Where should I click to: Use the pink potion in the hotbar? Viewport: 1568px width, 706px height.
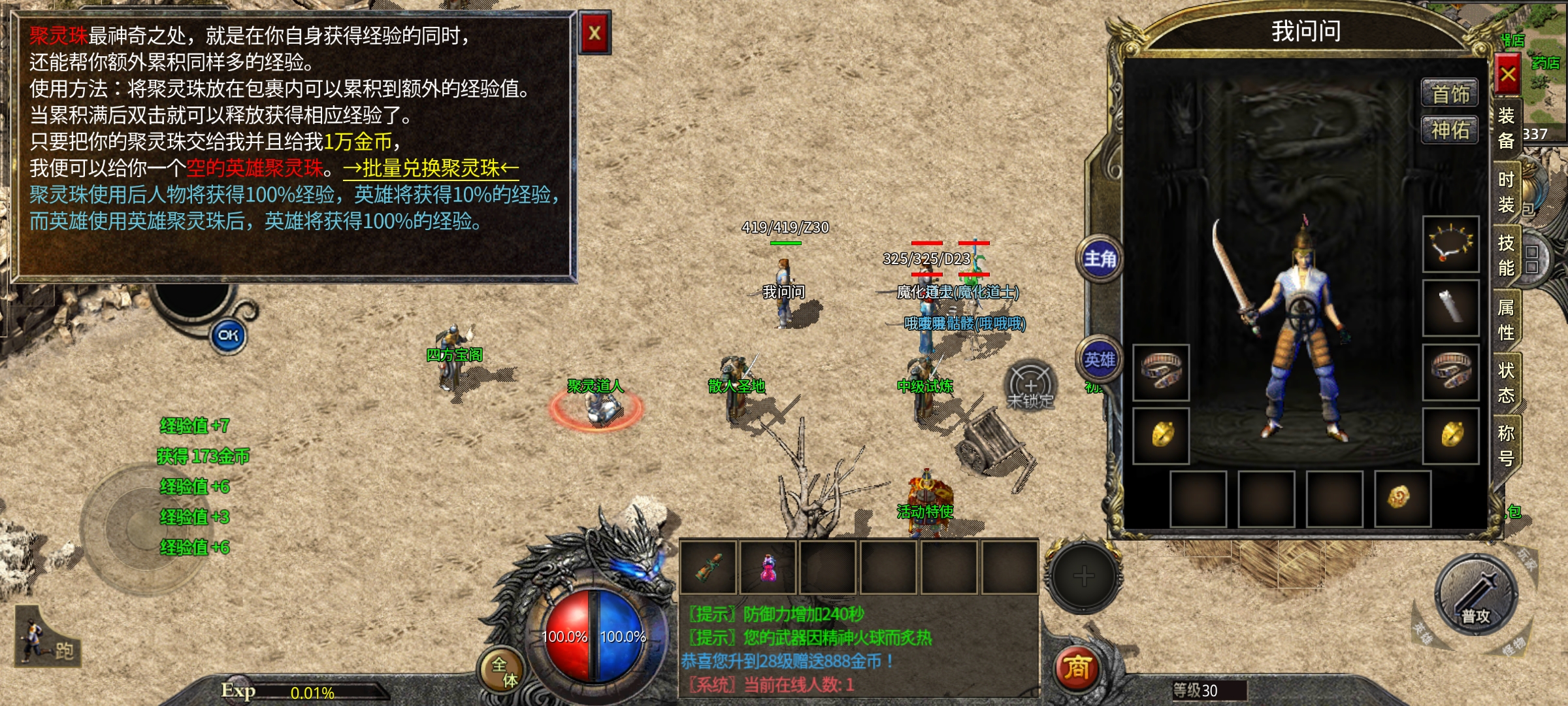768,567
